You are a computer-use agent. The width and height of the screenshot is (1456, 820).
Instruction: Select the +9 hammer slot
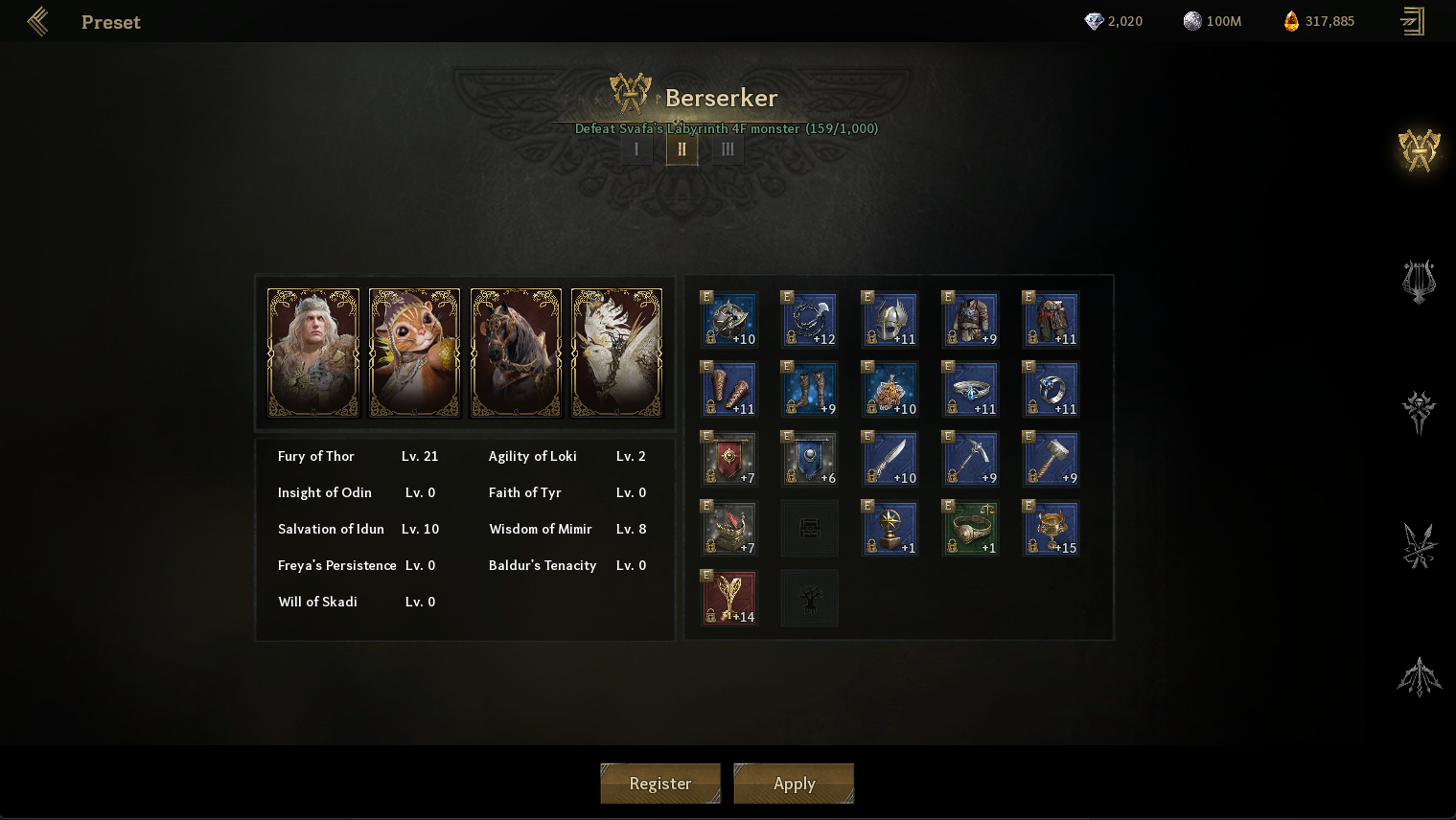[1052, 458]
